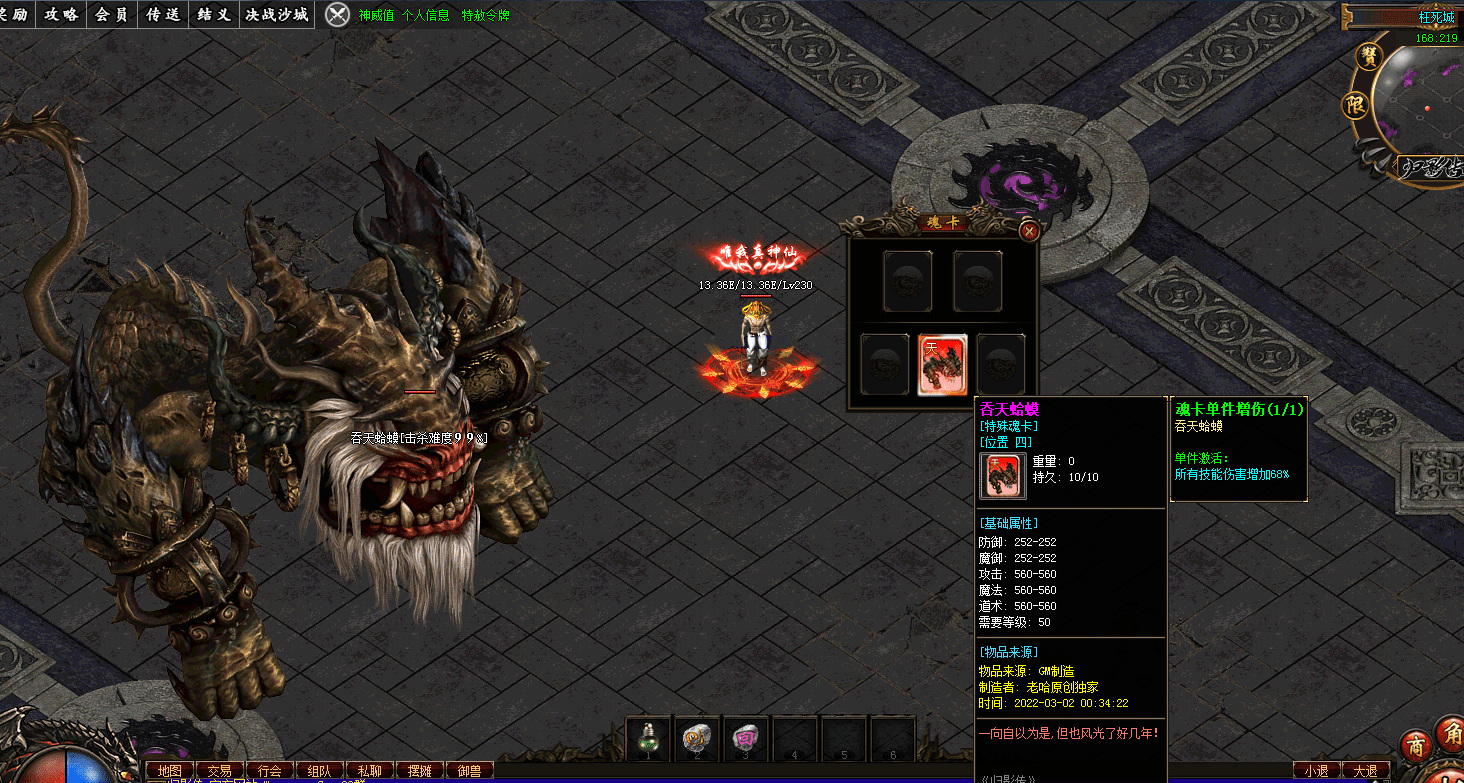
Task: Toggle the crossed swords attack mode icon
Action: pyautogui.click(x=339, y=14)
